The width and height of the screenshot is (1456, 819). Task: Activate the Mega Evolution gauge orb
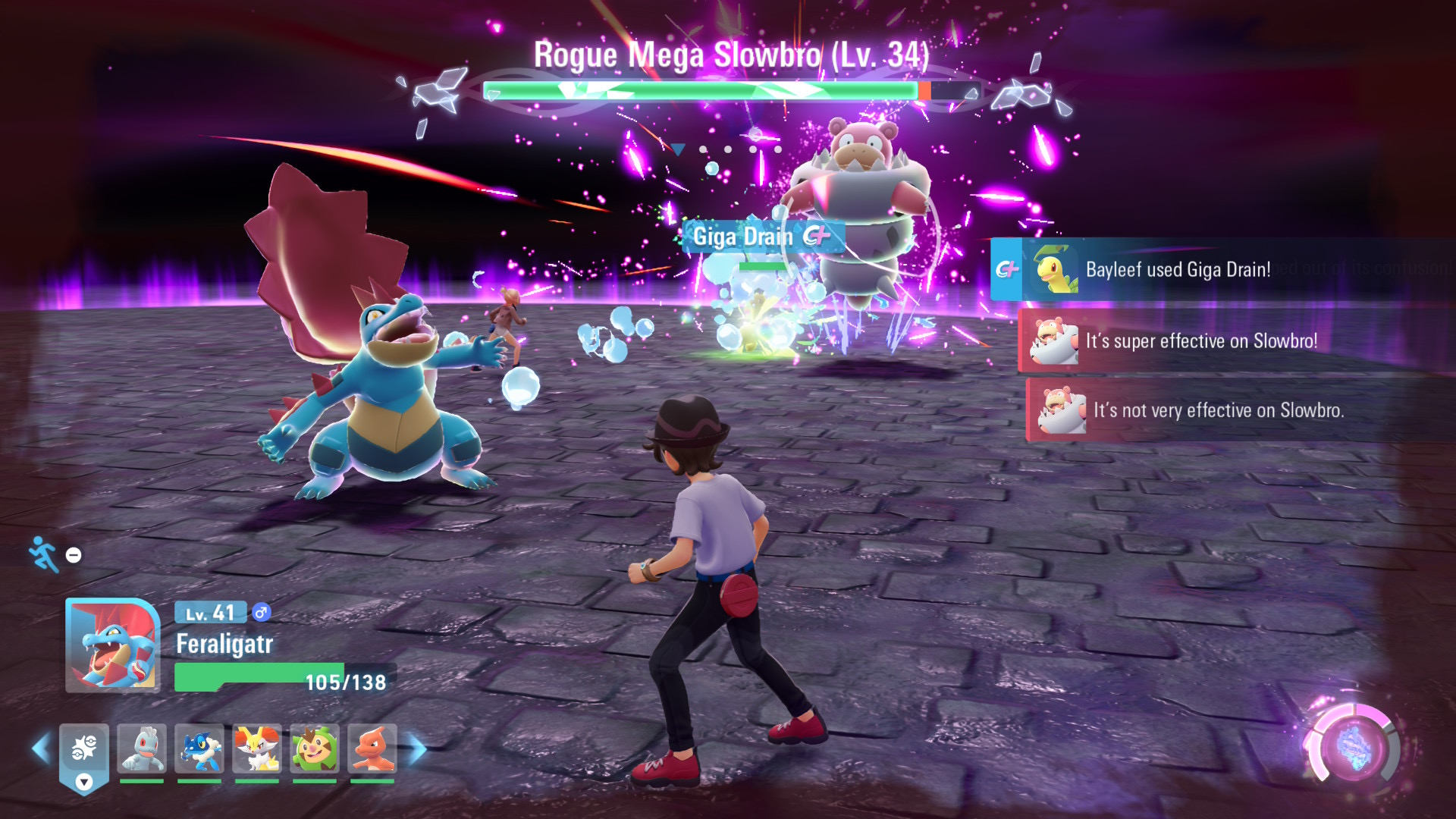[1354, 746]
